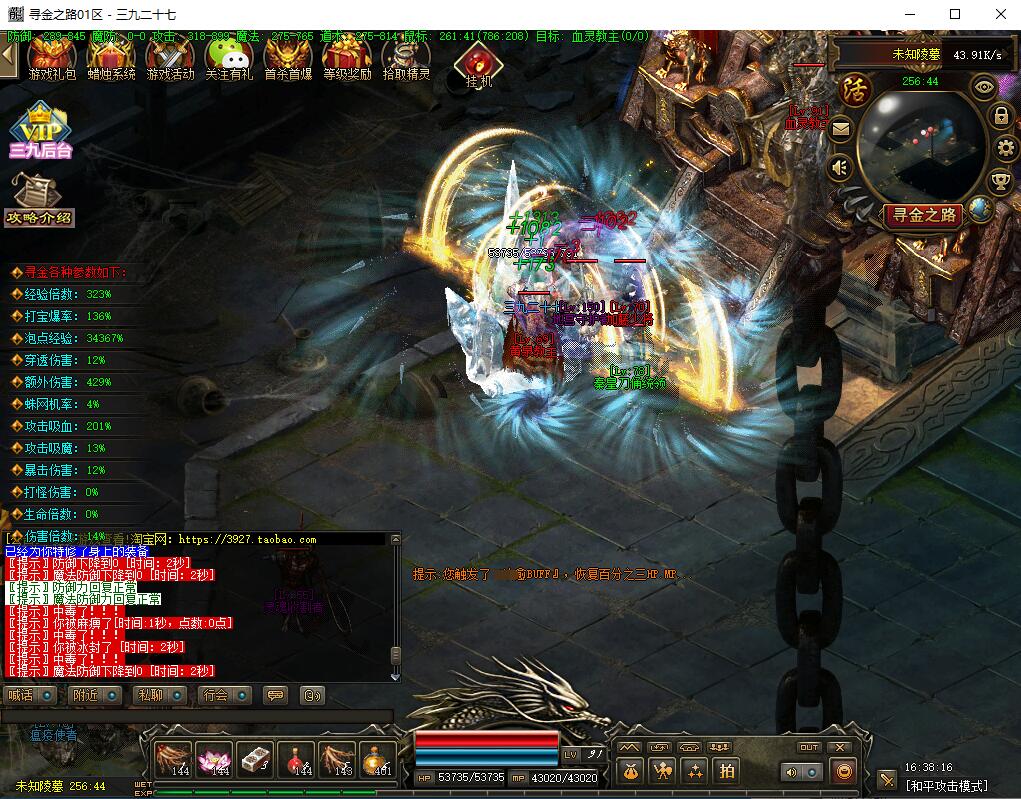Open the 攻略介绍 guide scroll
The image size is (1021, 799).
39,200
